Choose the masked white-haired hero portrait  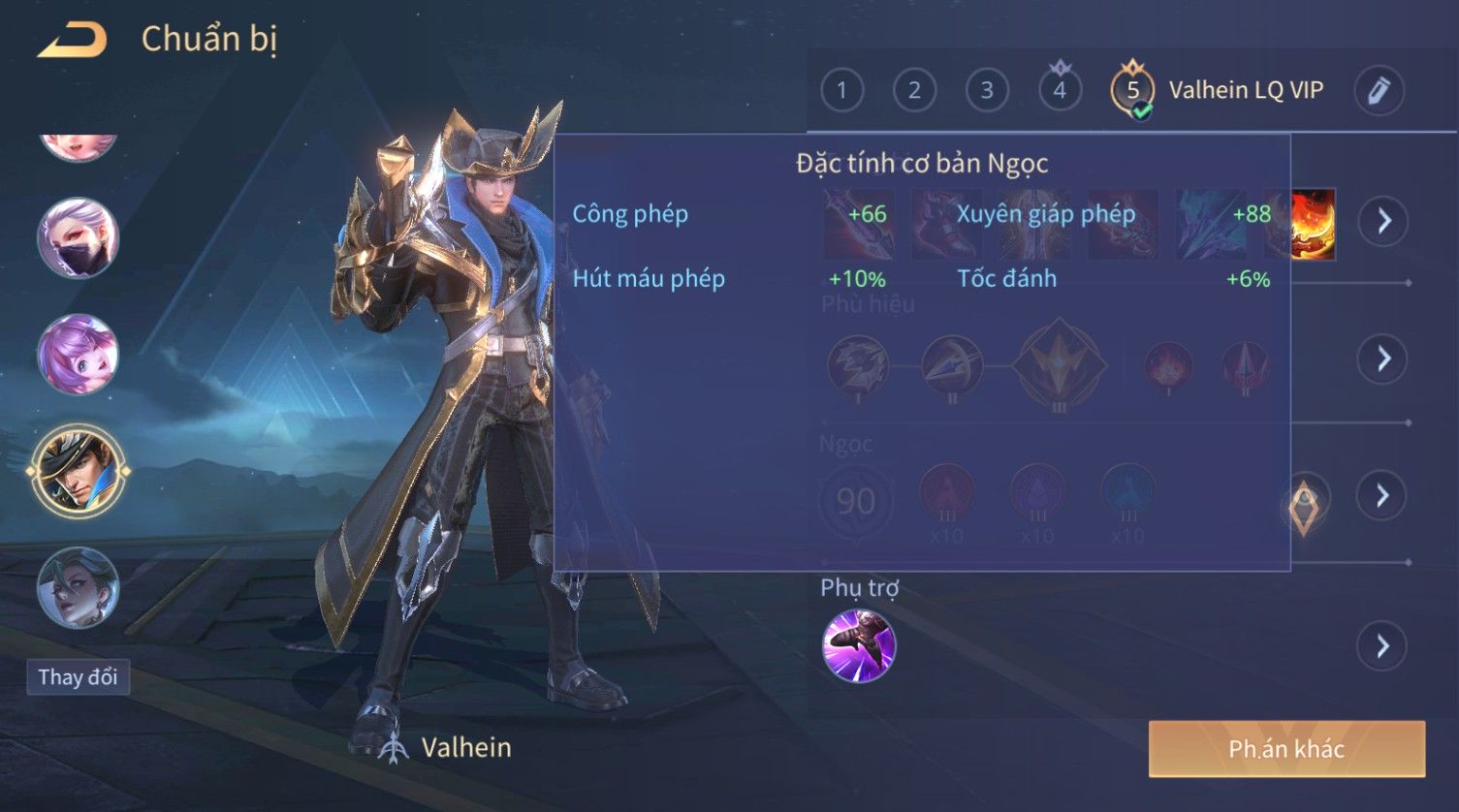78,238
